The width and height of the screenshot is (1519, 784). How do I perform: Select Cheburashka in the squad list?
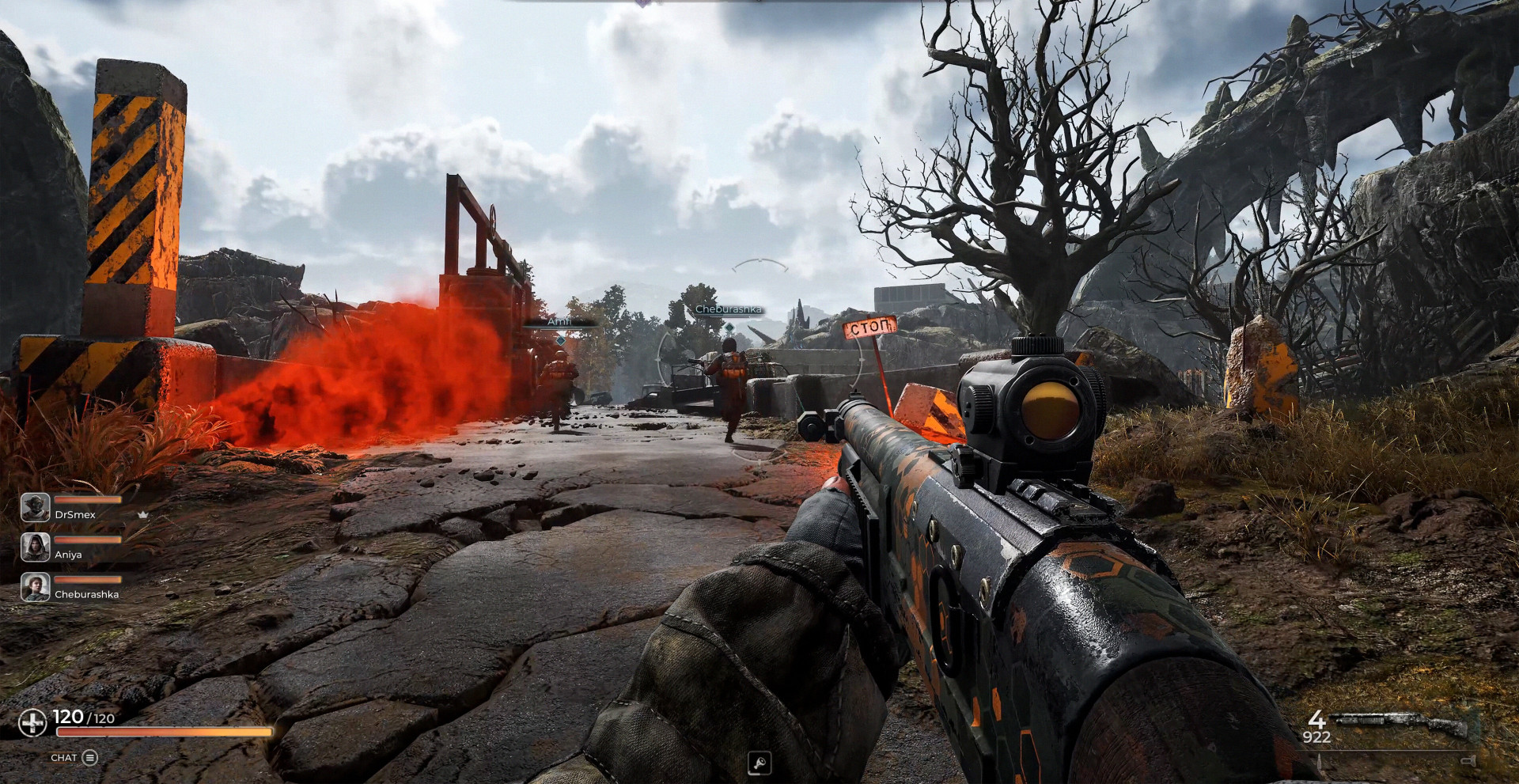coord(86,594)
